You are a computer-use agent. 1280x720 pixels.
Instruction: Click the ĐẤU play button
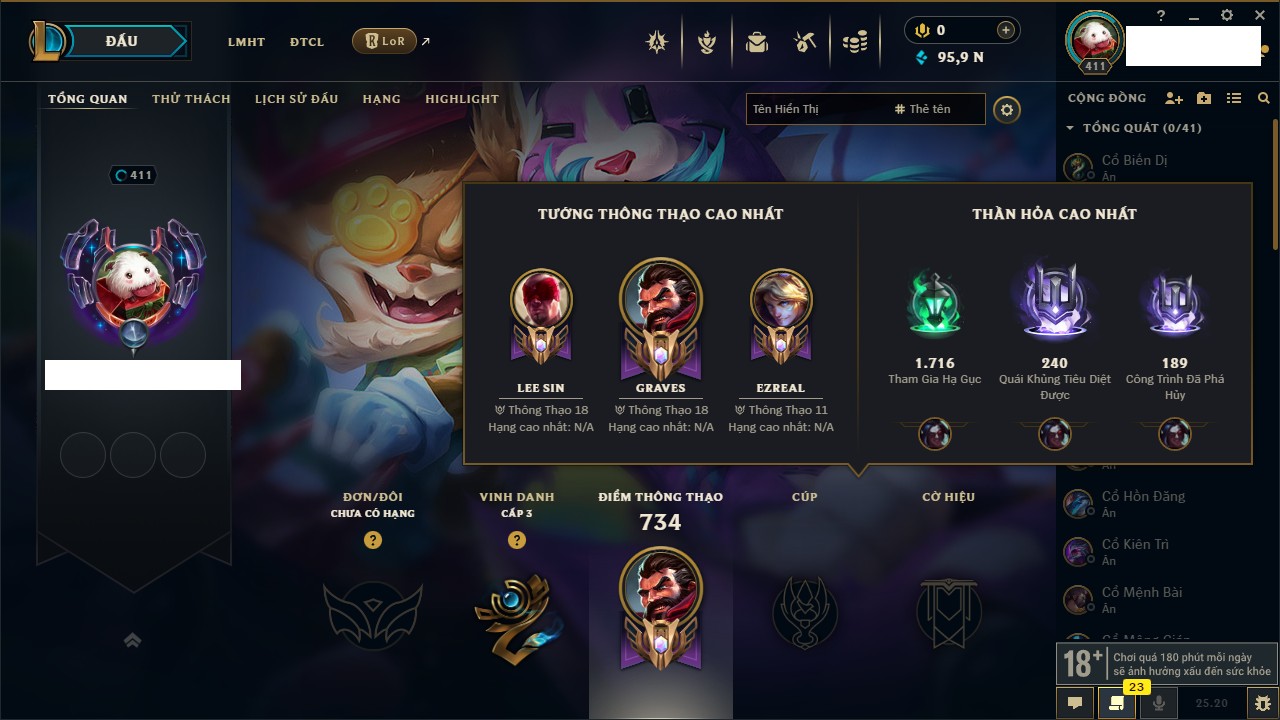click(122, 41)
